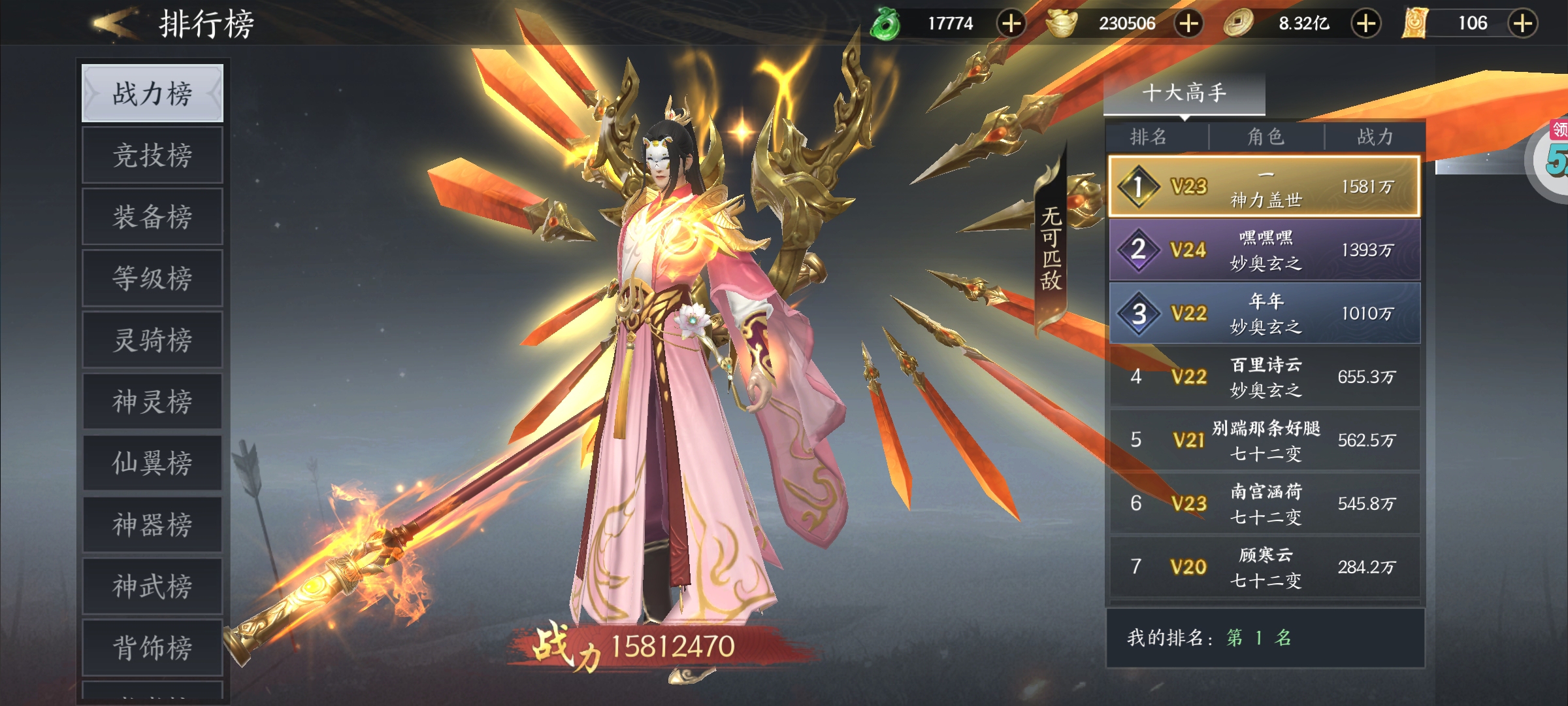The width and height of the screenshot is (1568, 706).
Task: View the 仙翼榜 wings ranking
Action: click(152, 462)
